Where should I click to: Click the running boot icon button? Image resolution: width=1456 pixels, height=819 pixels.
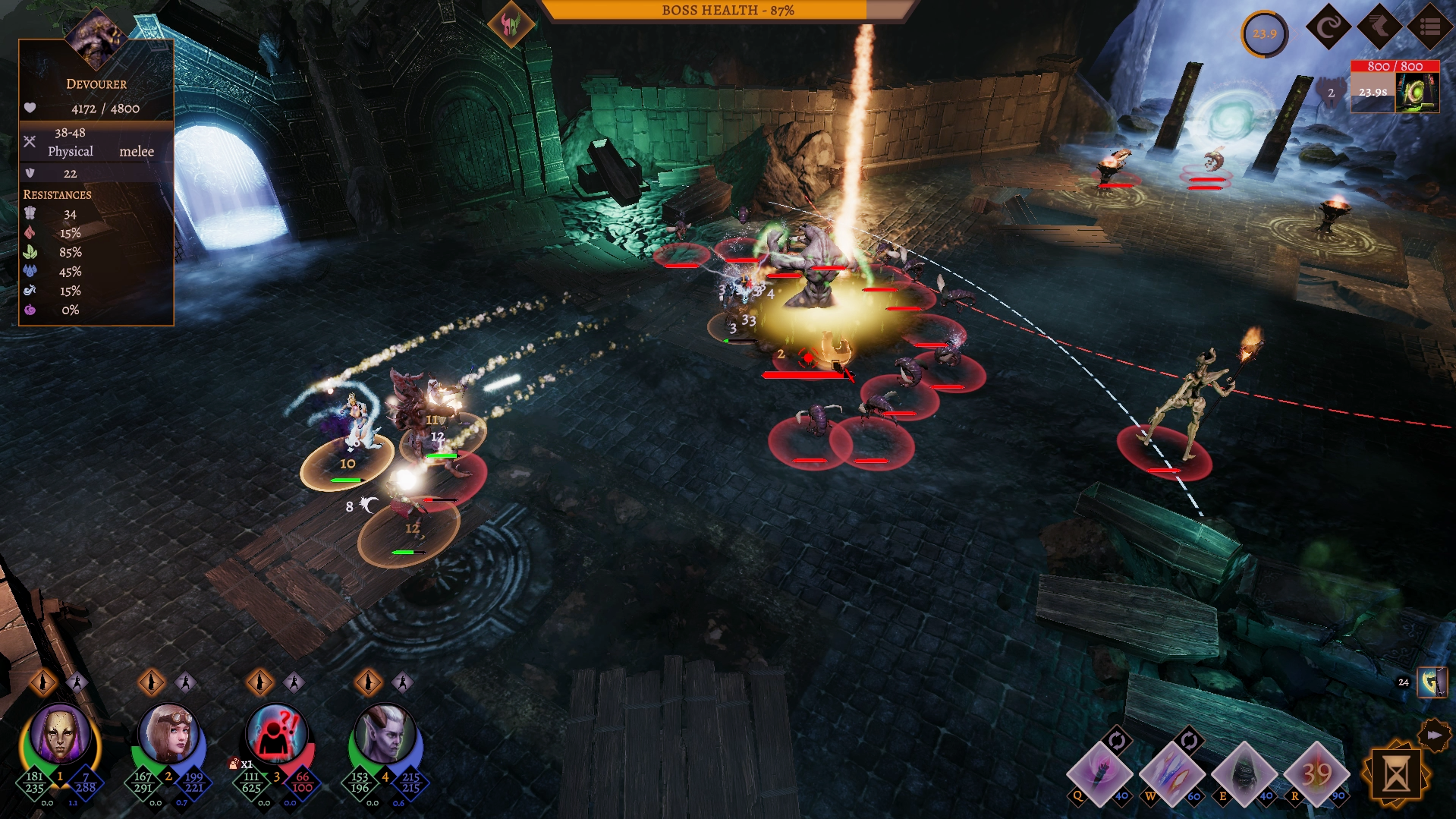coord(1379,27)
